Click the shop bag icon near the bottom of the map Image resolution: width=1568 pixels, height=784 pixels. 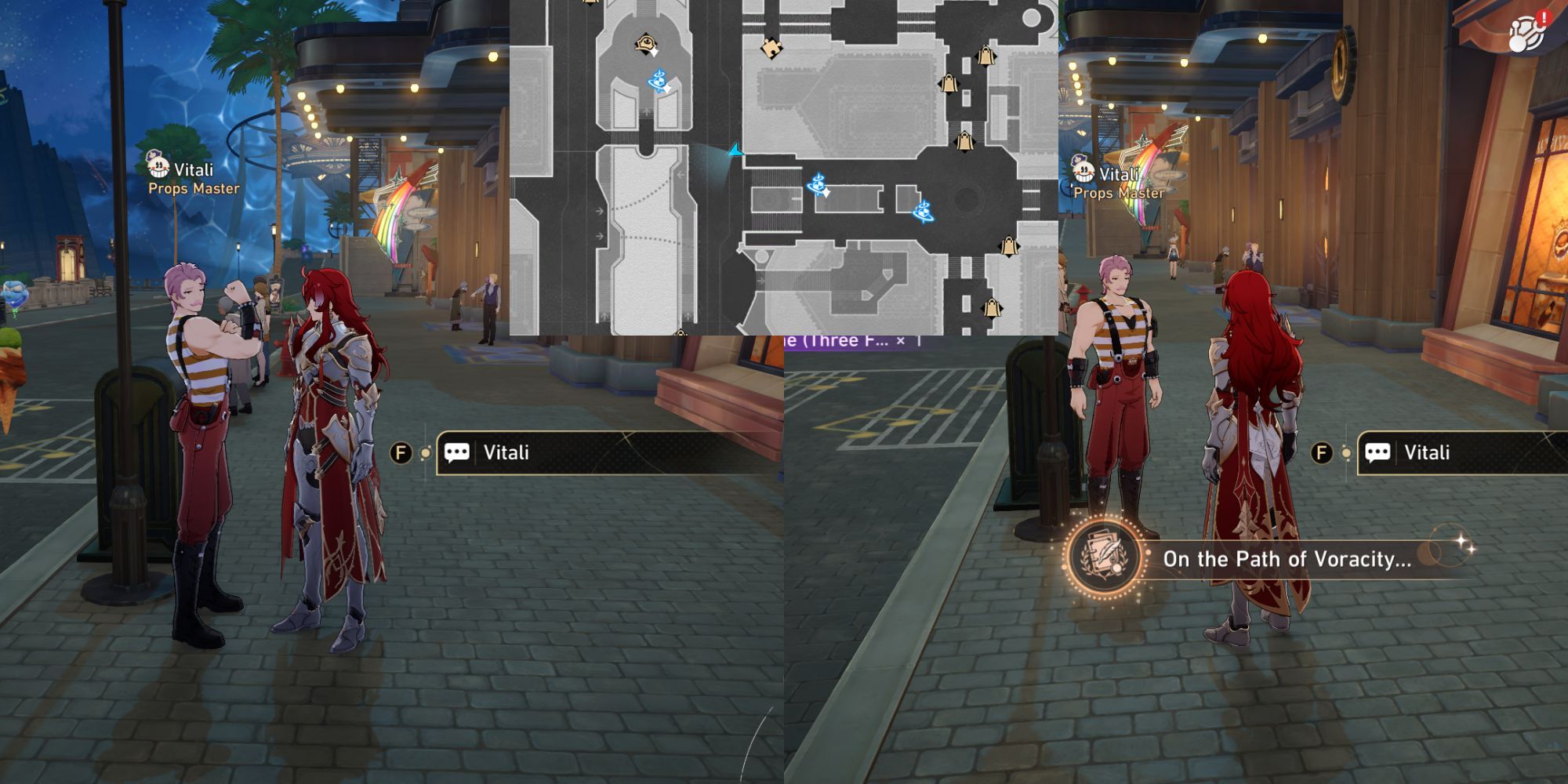pyautogui.click(x=993, y=308)
